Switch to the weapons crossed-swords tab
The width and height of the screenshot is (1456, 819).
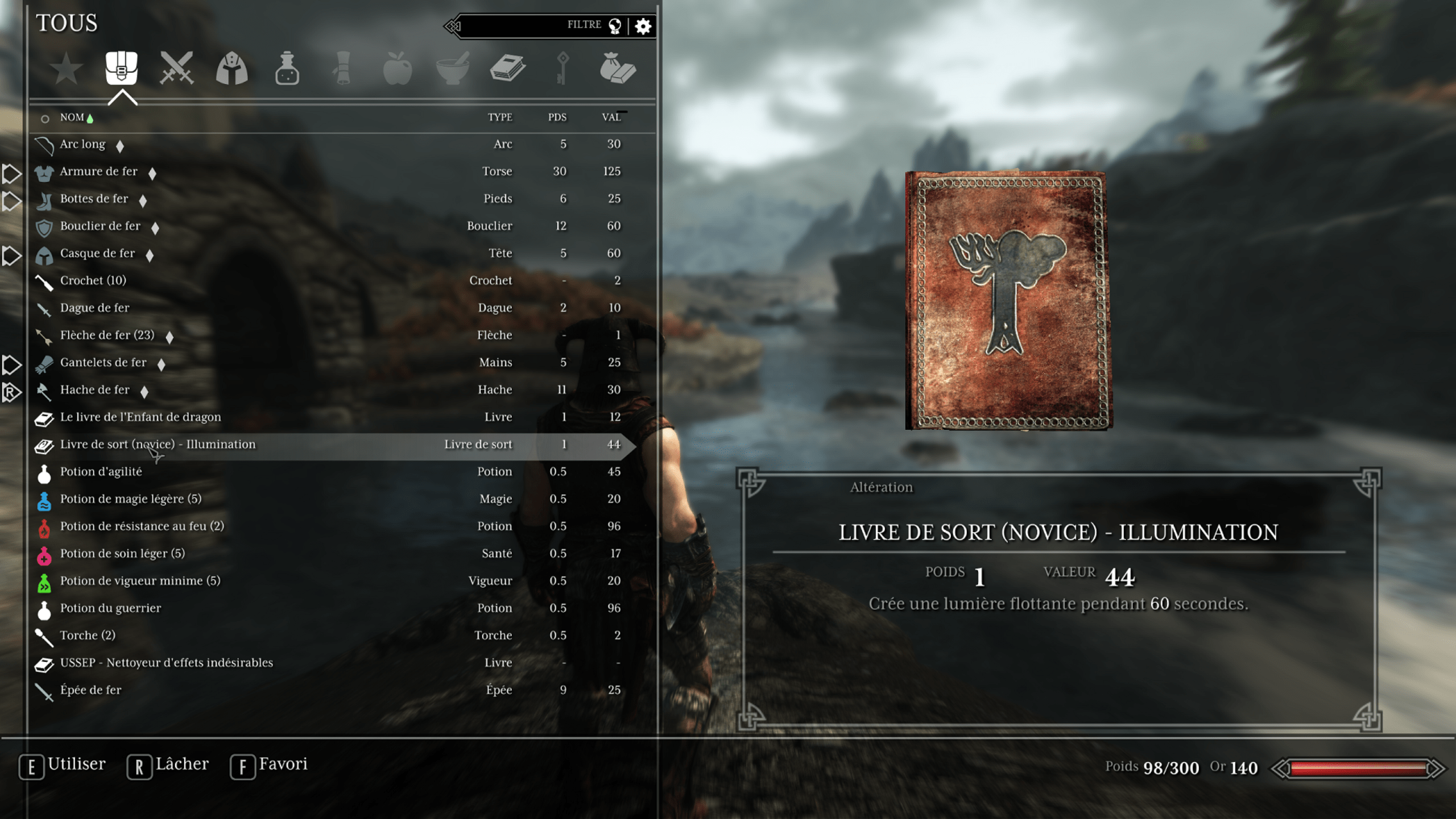coord(176,69)
